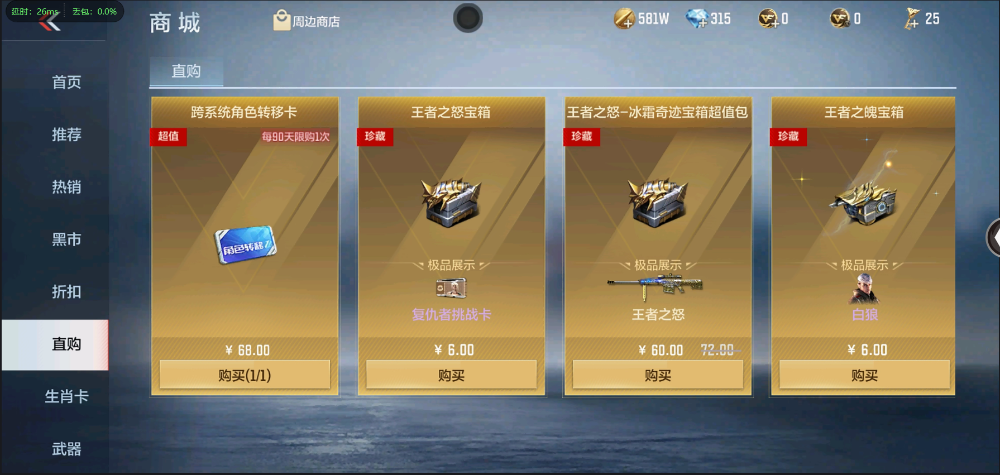
Task: Switch to the 黑市 sidebar category
Action: point(66,240)
